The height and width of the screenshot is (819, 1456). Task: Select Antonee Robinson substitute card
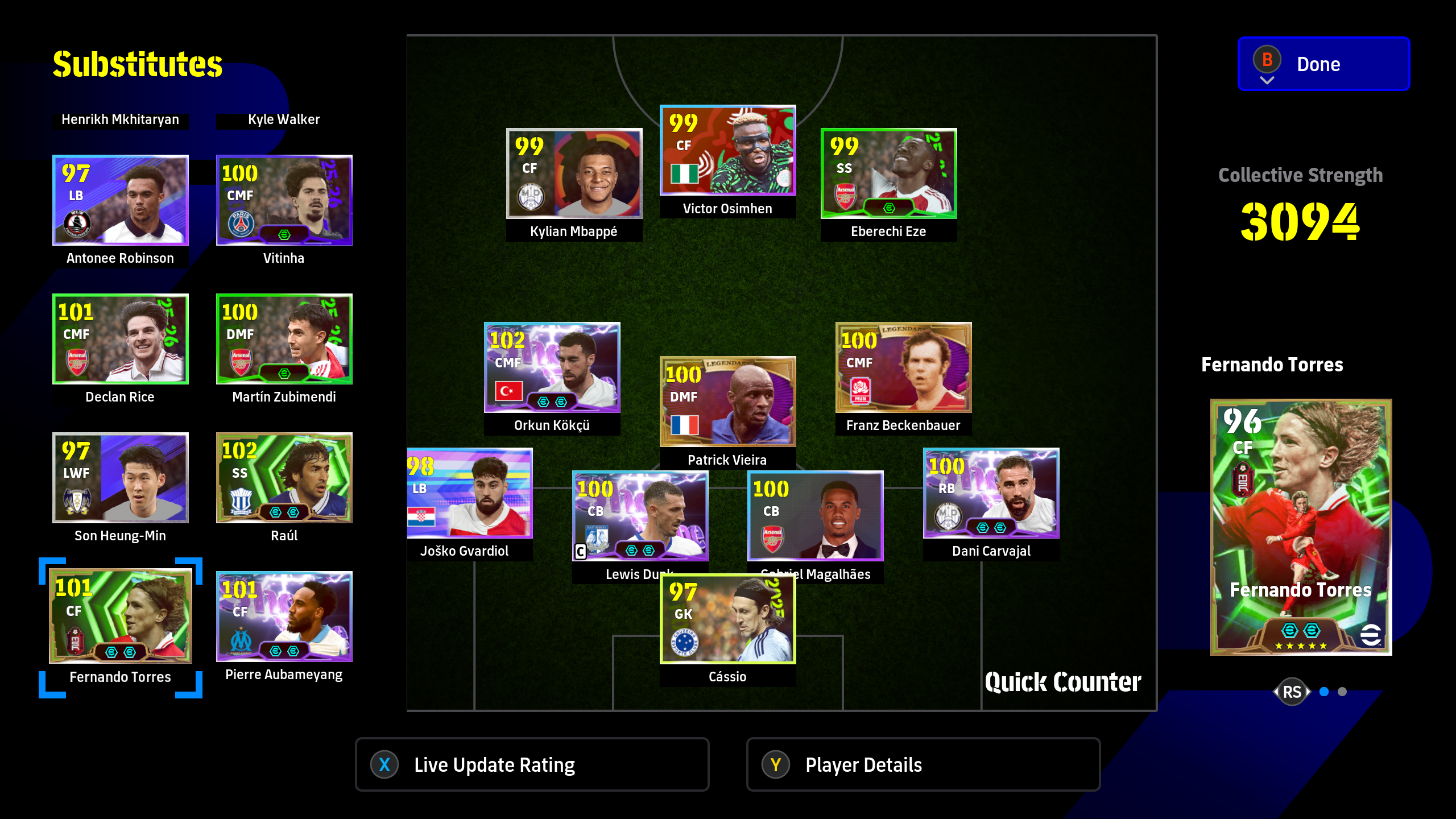(120, 200)
